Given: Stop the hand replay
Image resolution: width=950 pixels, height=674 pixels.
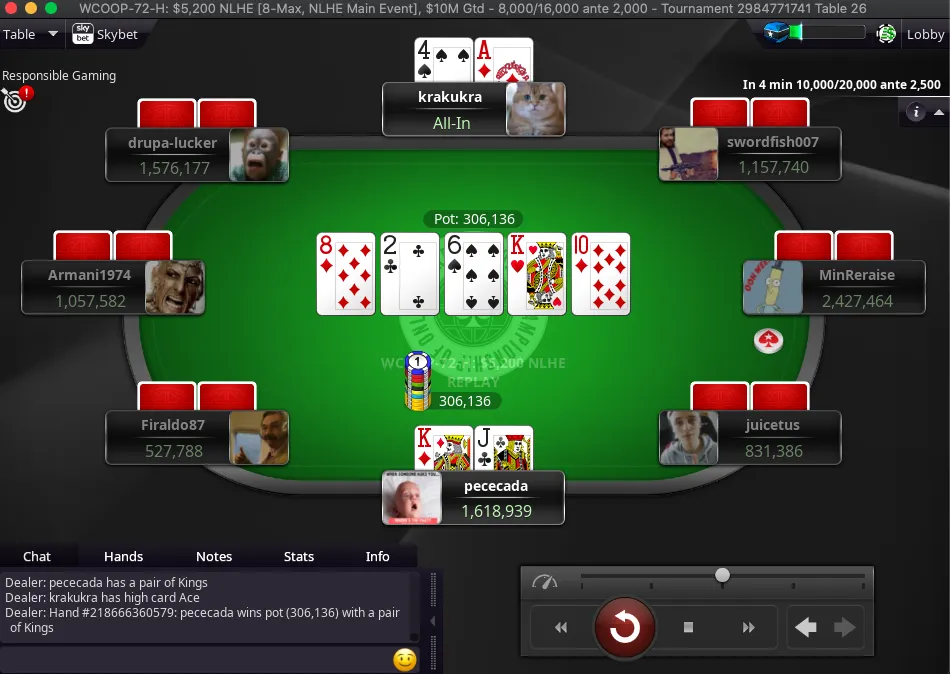Looking at the screenshot, I should (688, 628).
